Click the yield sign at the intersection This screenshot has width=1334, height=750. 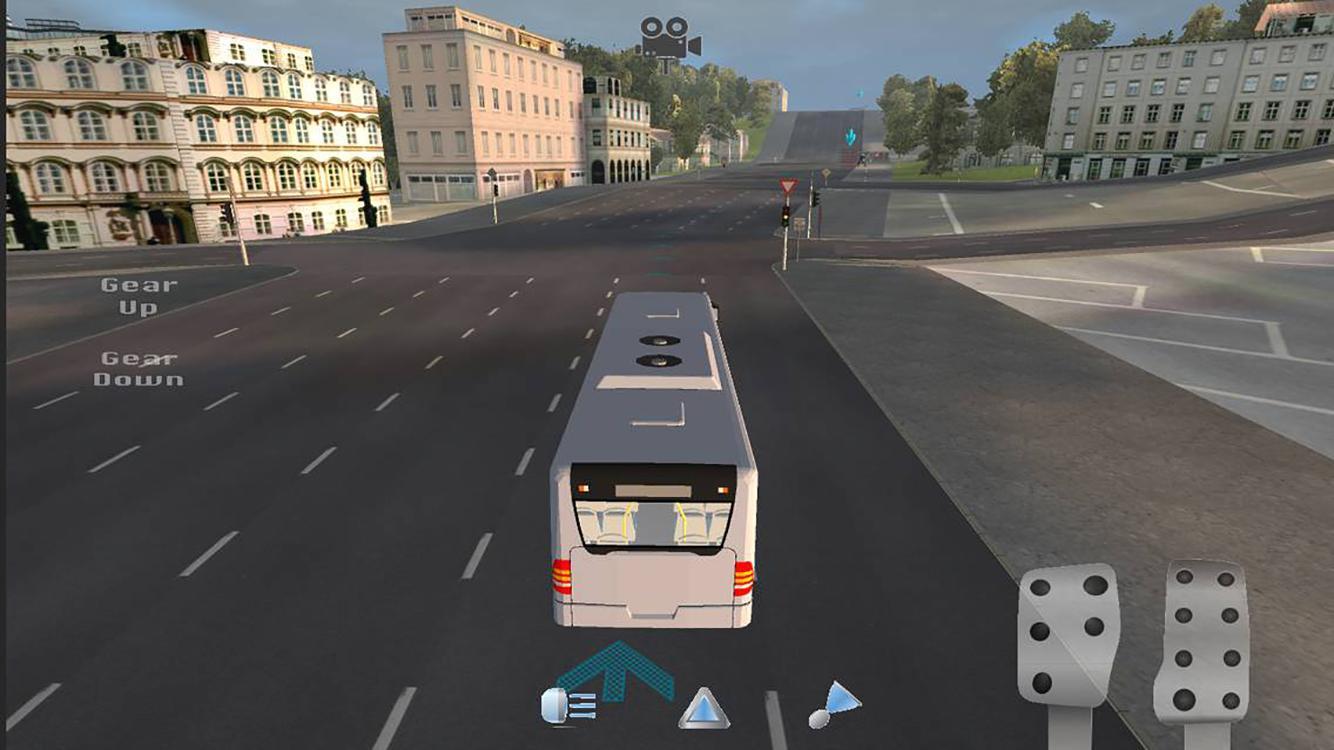pos(787,186)
